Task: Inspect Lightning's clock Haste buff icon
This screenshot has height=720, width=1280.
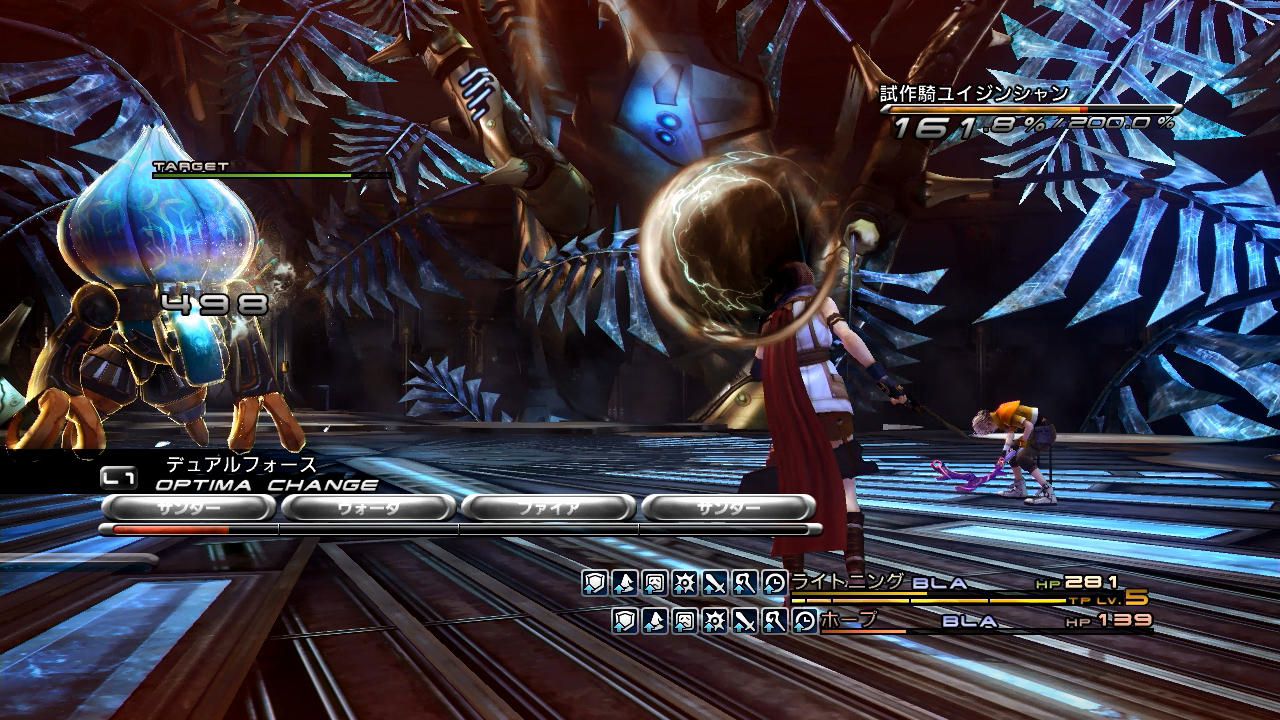Action: coord(775,583)
